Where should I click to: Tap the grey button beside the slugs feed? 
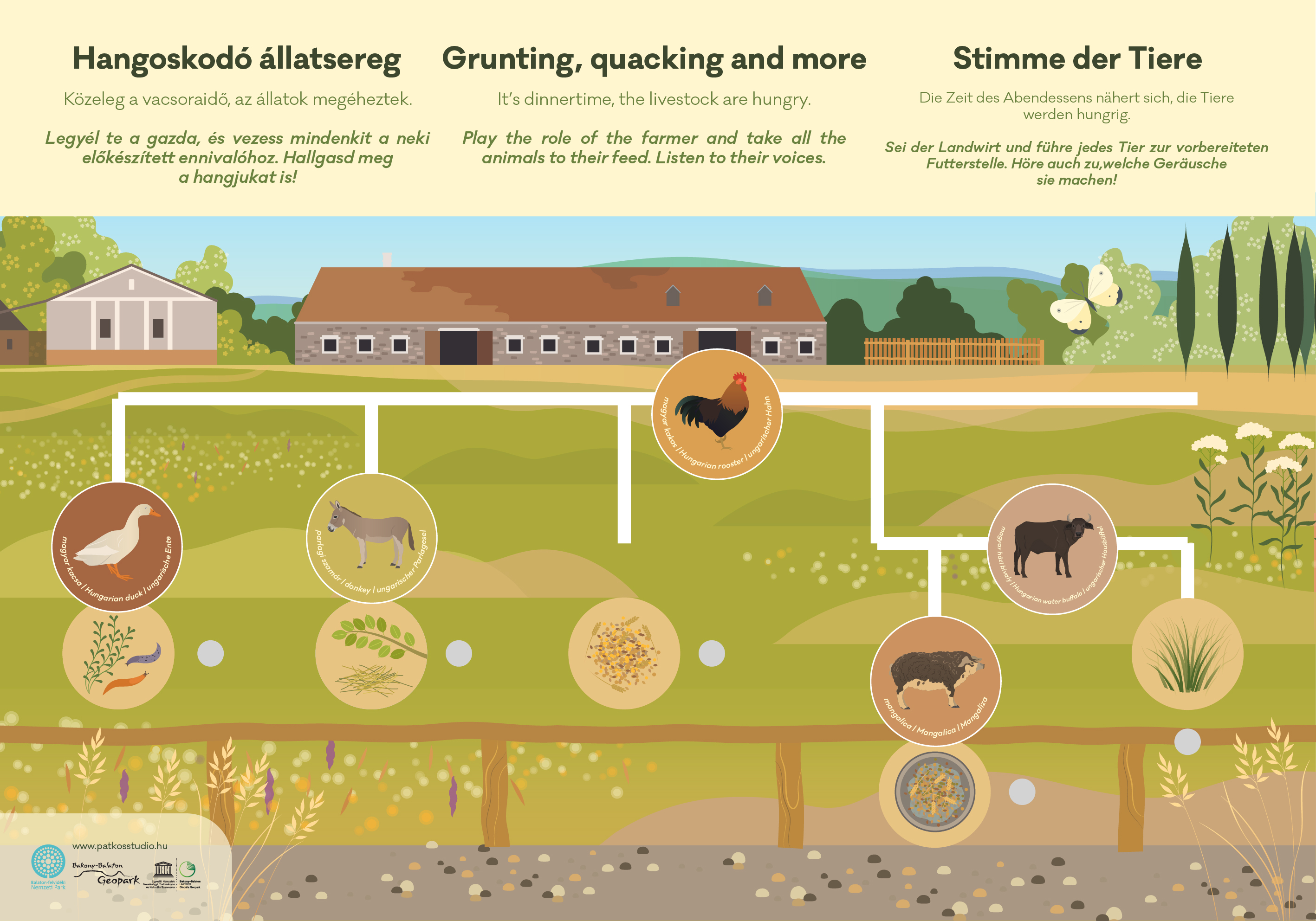[210, 654]
